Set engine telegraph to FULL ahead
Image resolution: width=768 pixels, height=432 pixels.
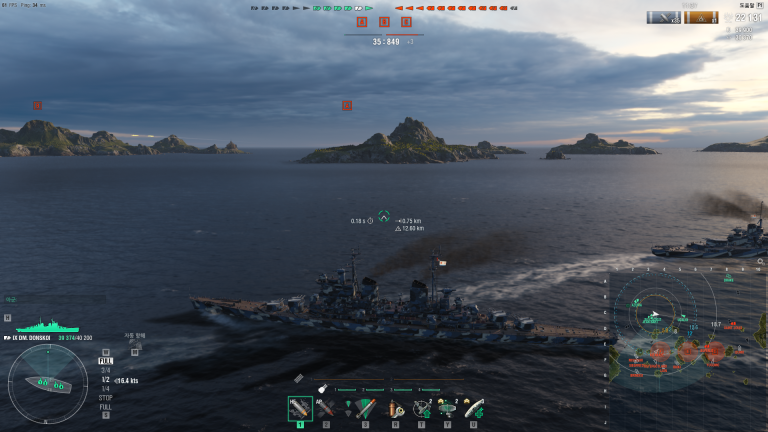105,361
